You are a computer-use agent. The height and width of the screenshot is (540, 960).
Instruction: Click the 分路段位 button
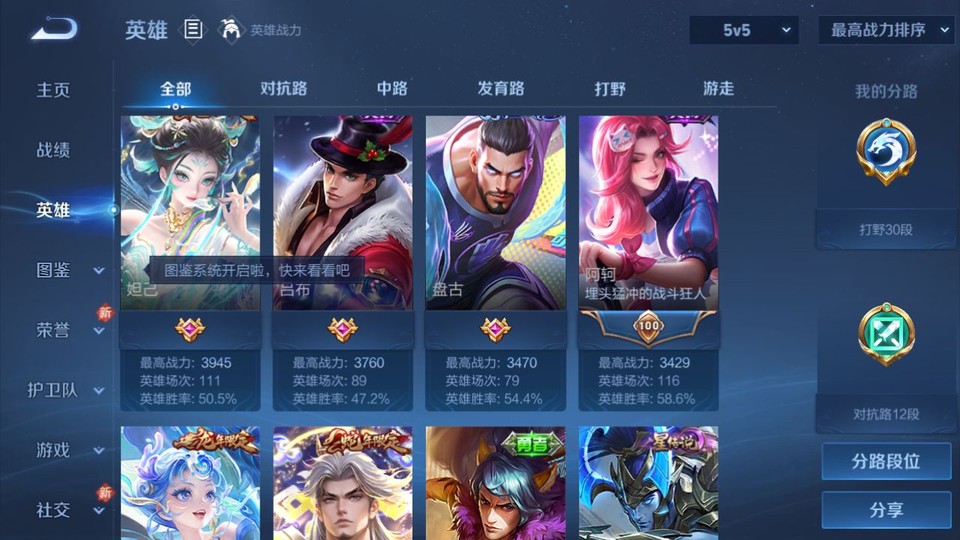point(886,462)
